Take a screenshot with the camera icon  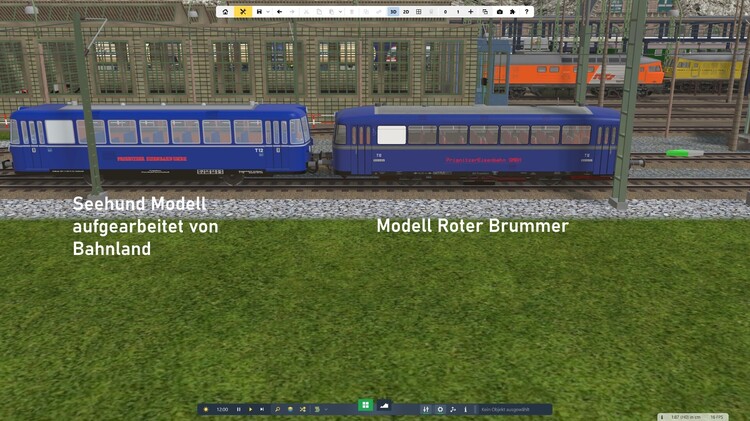tap(499, 12)
